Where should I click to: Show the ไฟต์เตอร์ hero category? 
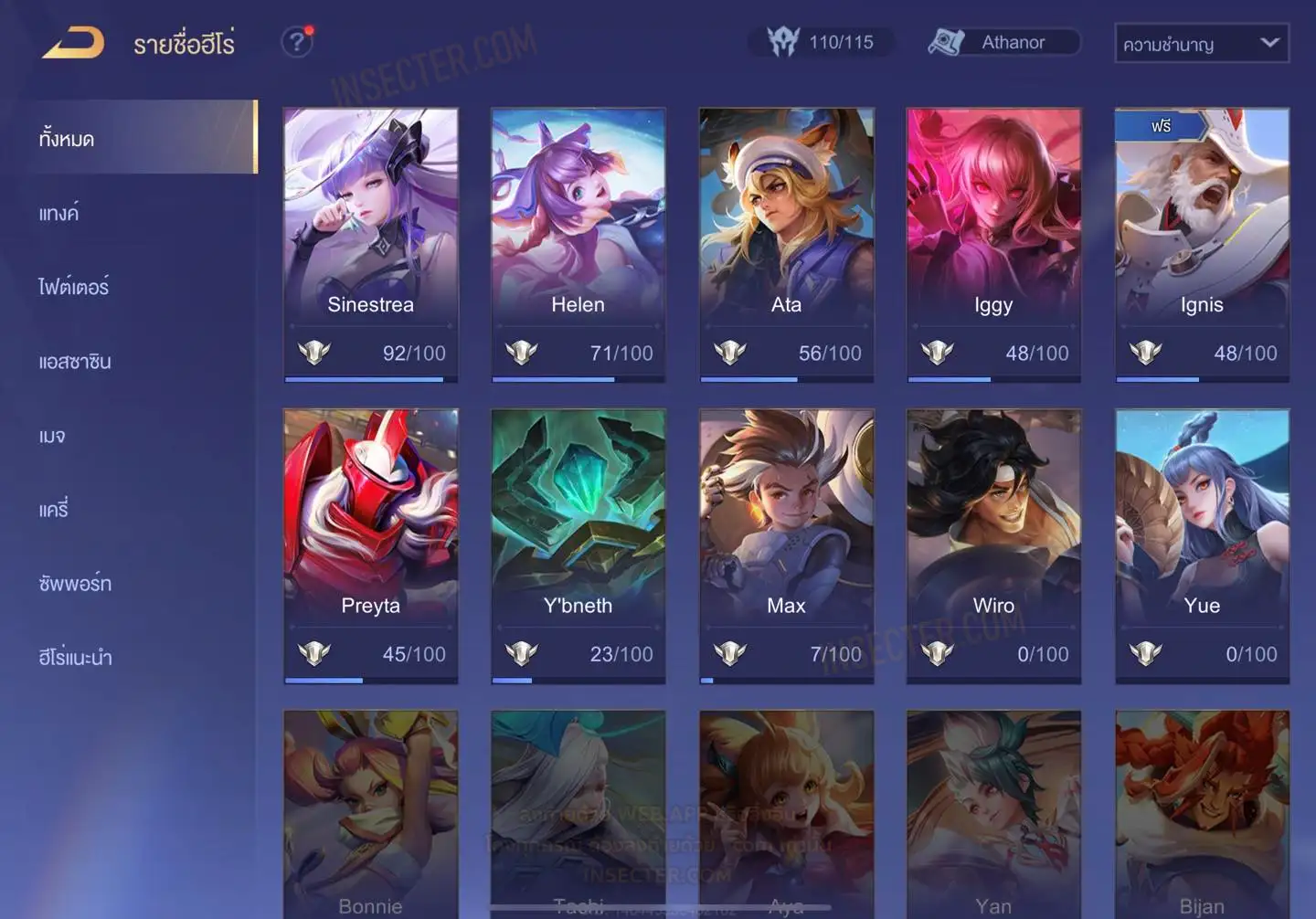74,287
